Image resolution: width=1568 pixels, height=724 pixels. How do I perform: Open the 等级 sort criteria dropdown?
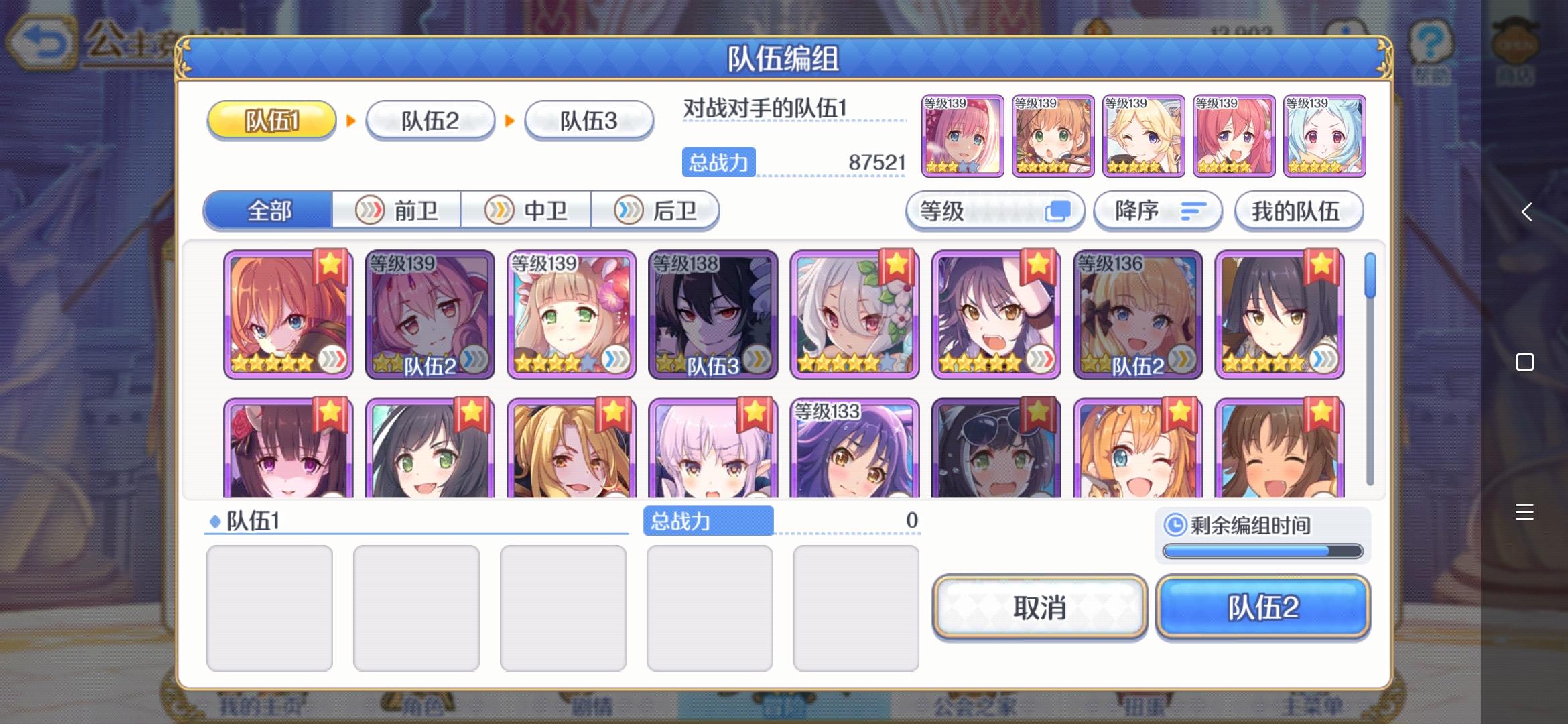pos(996,210)
